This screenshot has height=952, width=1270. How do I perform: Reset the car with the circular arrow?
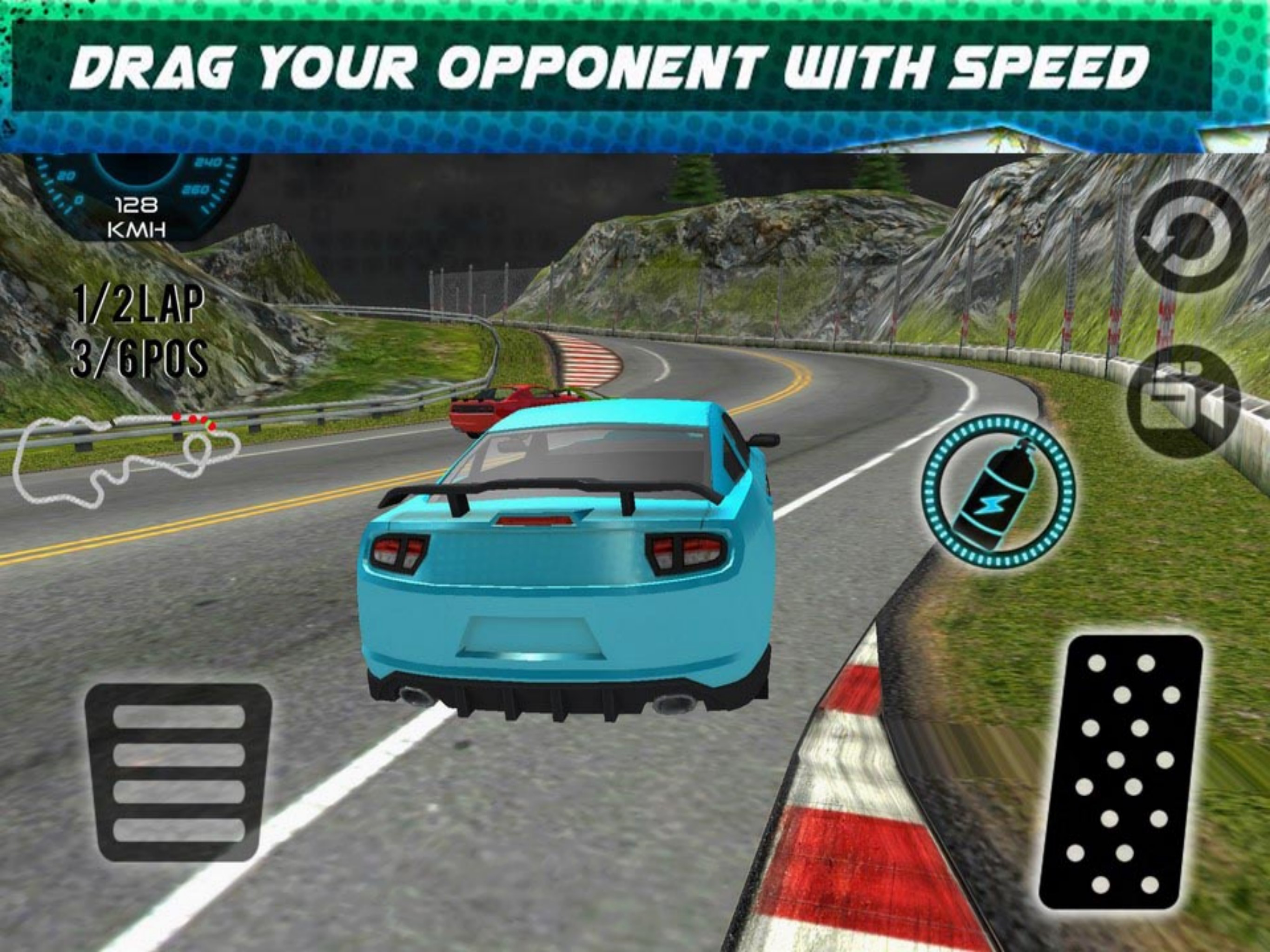[x=1191, y=236]
